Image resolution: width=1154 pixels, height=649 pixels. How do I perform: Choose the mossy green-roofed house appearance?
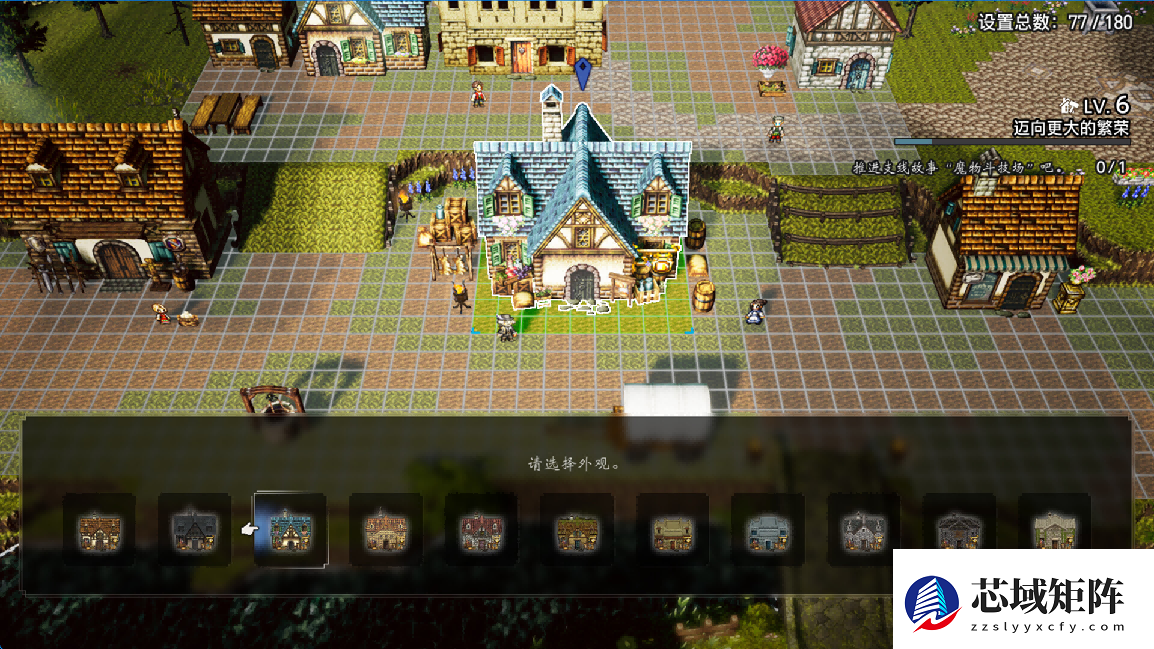577,530
